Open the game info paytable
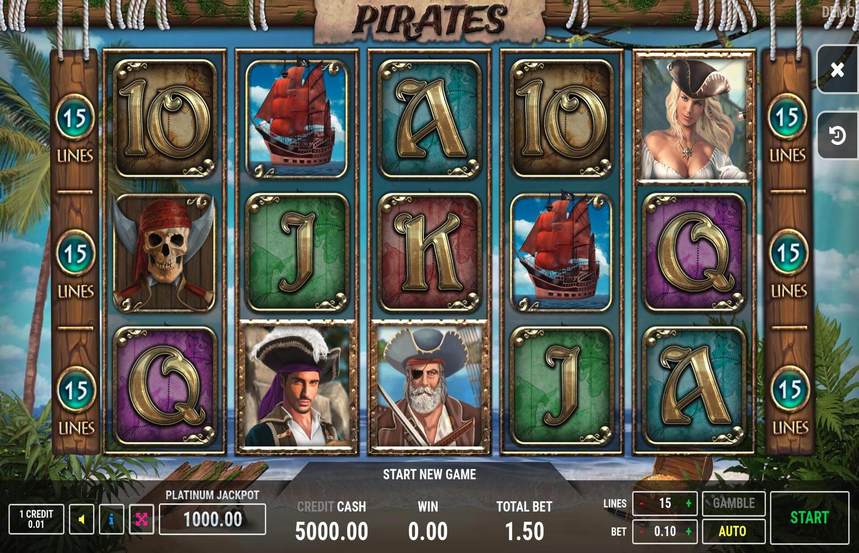This screenshot has width=859, height=553. click(x=111, y=519)
